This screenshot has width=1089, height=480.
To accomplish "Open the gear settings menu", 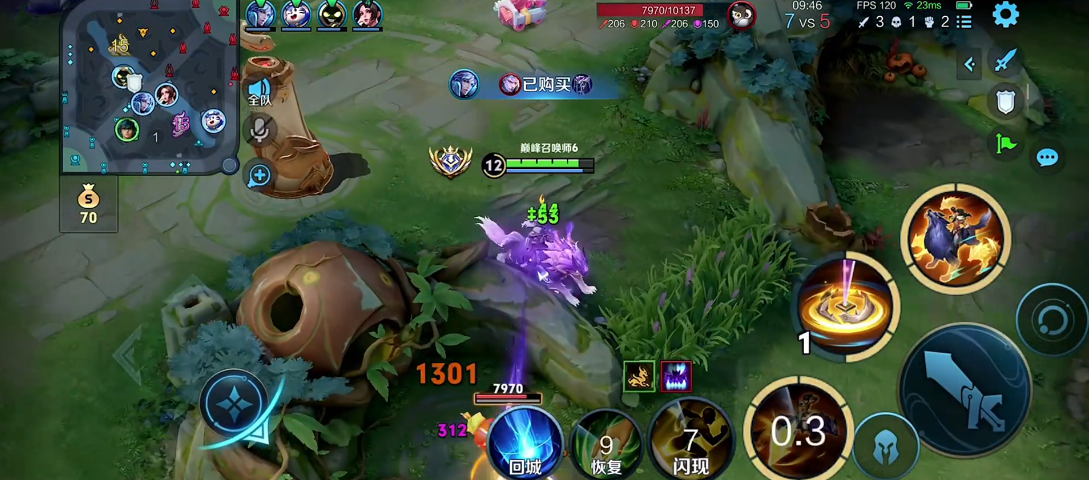I will (x=1005, y=15).
